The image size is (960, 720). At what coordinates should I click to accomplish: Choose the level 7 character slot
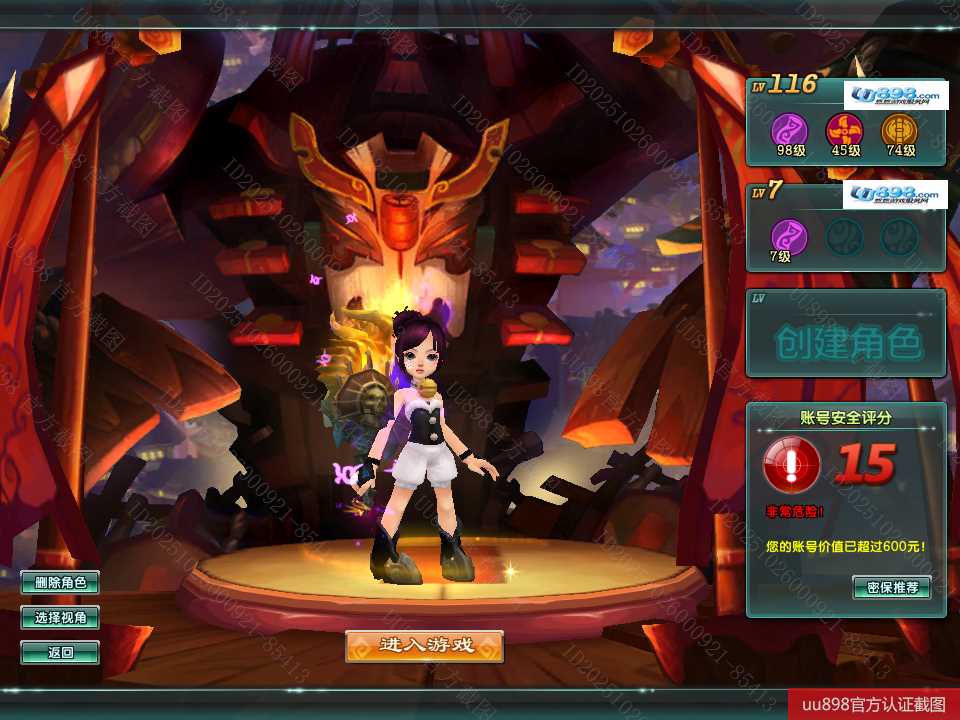click(x=845, y=227)
